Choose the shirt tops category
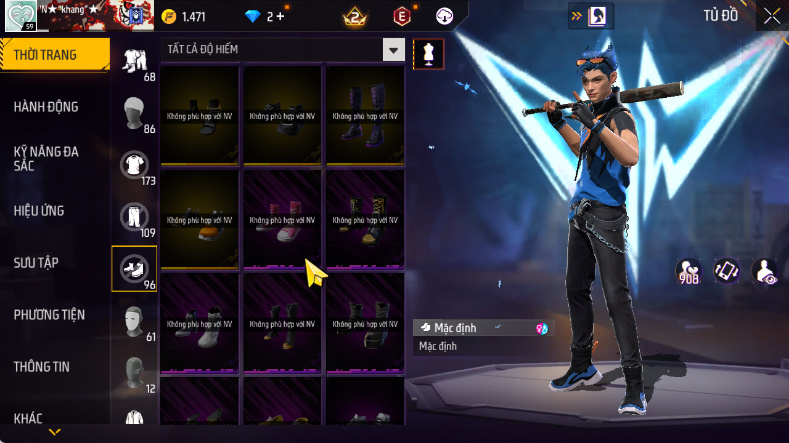Image resolution: width=789 pixels, height=443 pixels. pos(134,165)
